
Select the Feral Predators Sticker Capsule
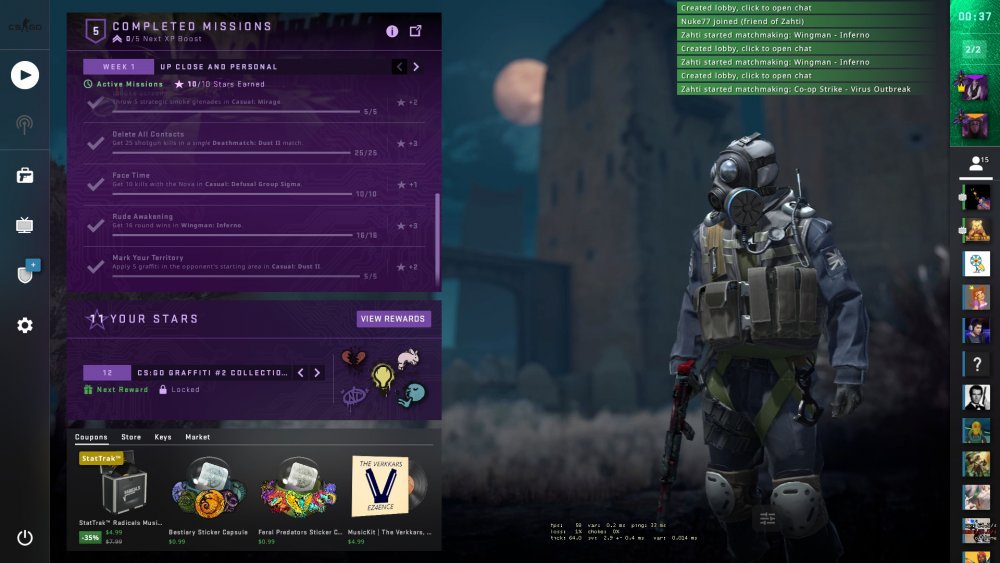tap(299, 495)
